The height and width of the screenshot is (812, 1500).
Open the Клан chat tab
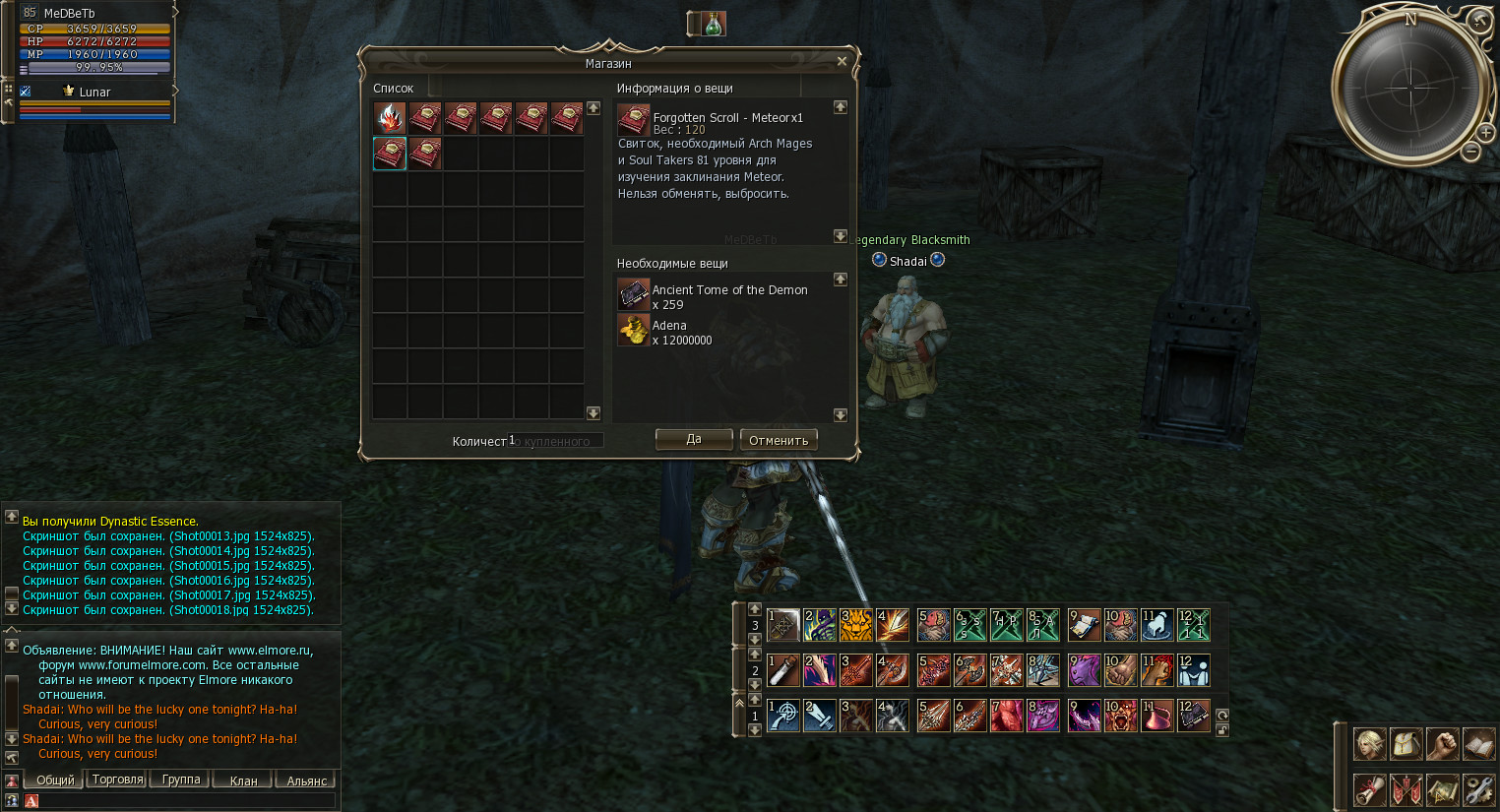pyautogui.click(x=243, y=781)
